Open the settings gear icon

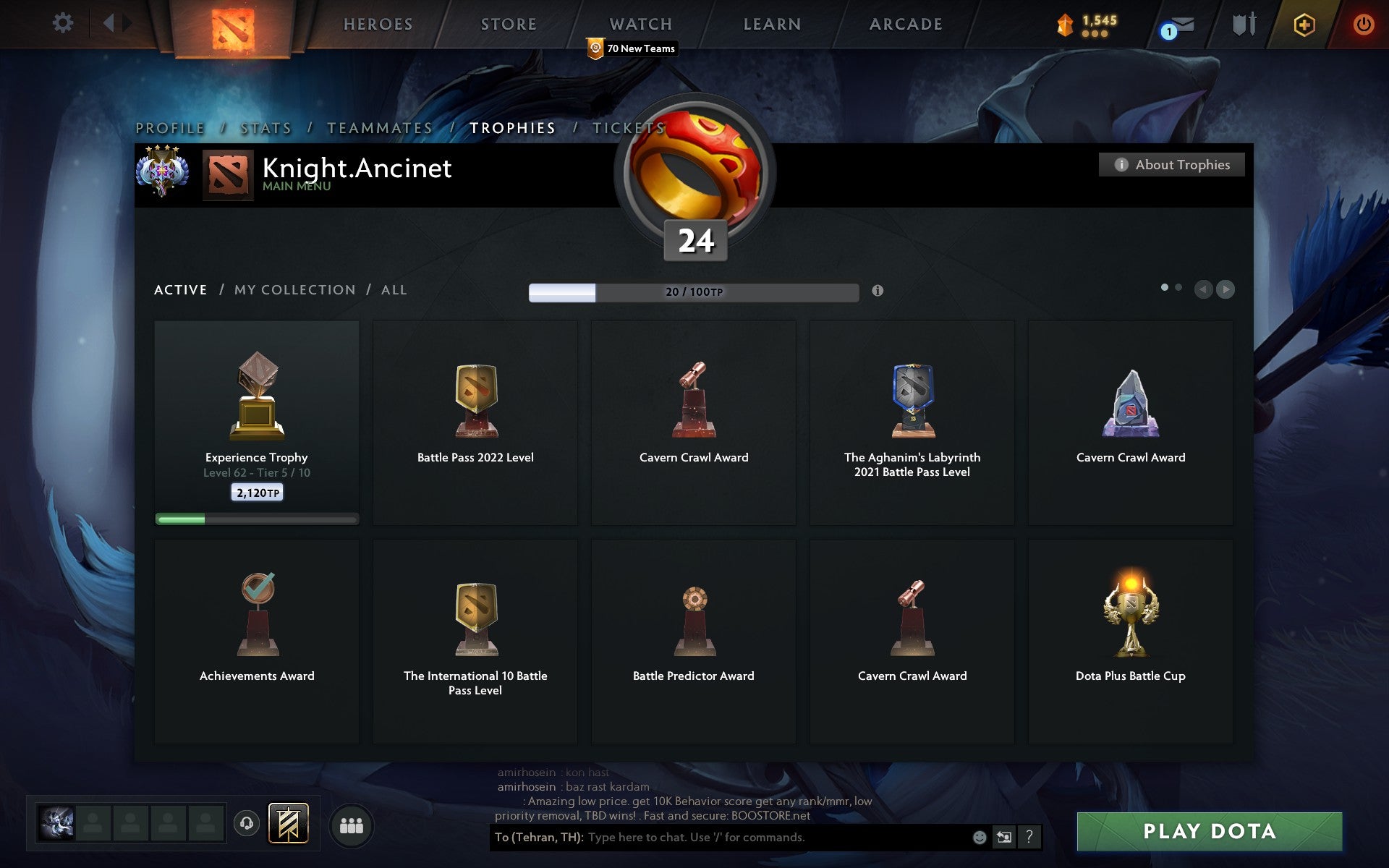(64, 23)
